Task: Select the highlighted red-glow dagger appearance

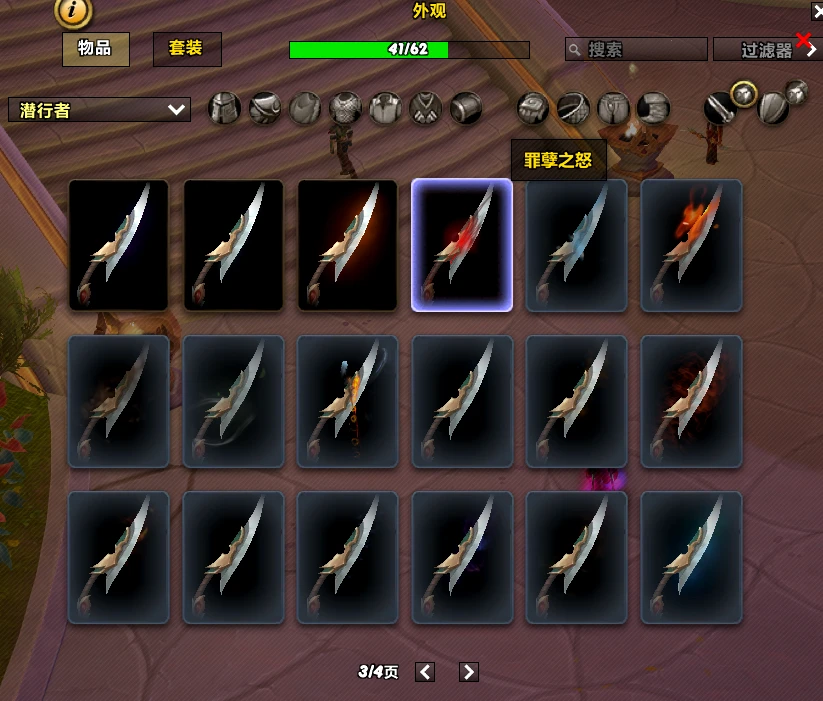Action: (462, 245)
